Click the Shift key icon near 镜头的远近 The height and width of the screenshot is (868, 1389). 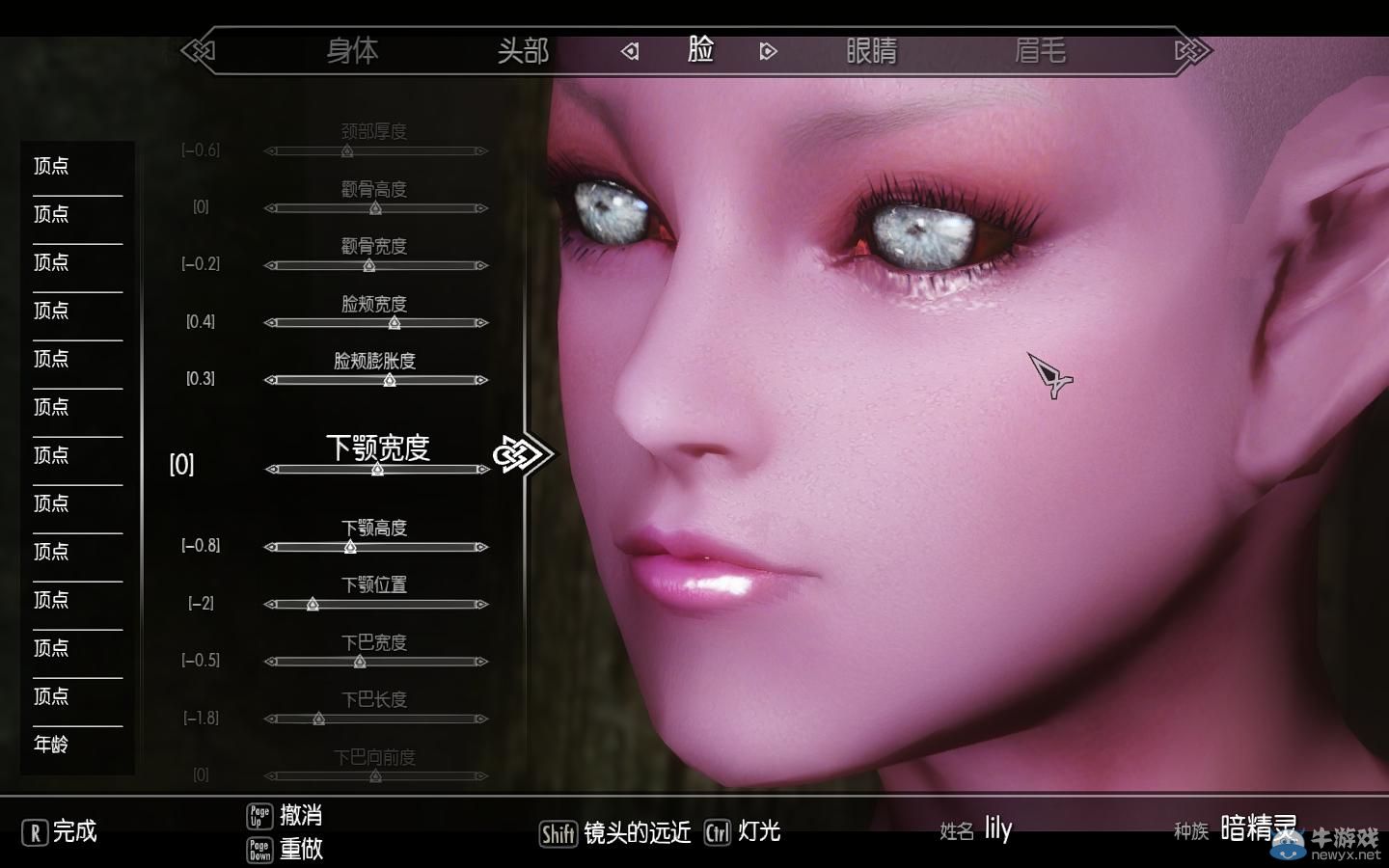pyautogui.click(x=558, y=831)
